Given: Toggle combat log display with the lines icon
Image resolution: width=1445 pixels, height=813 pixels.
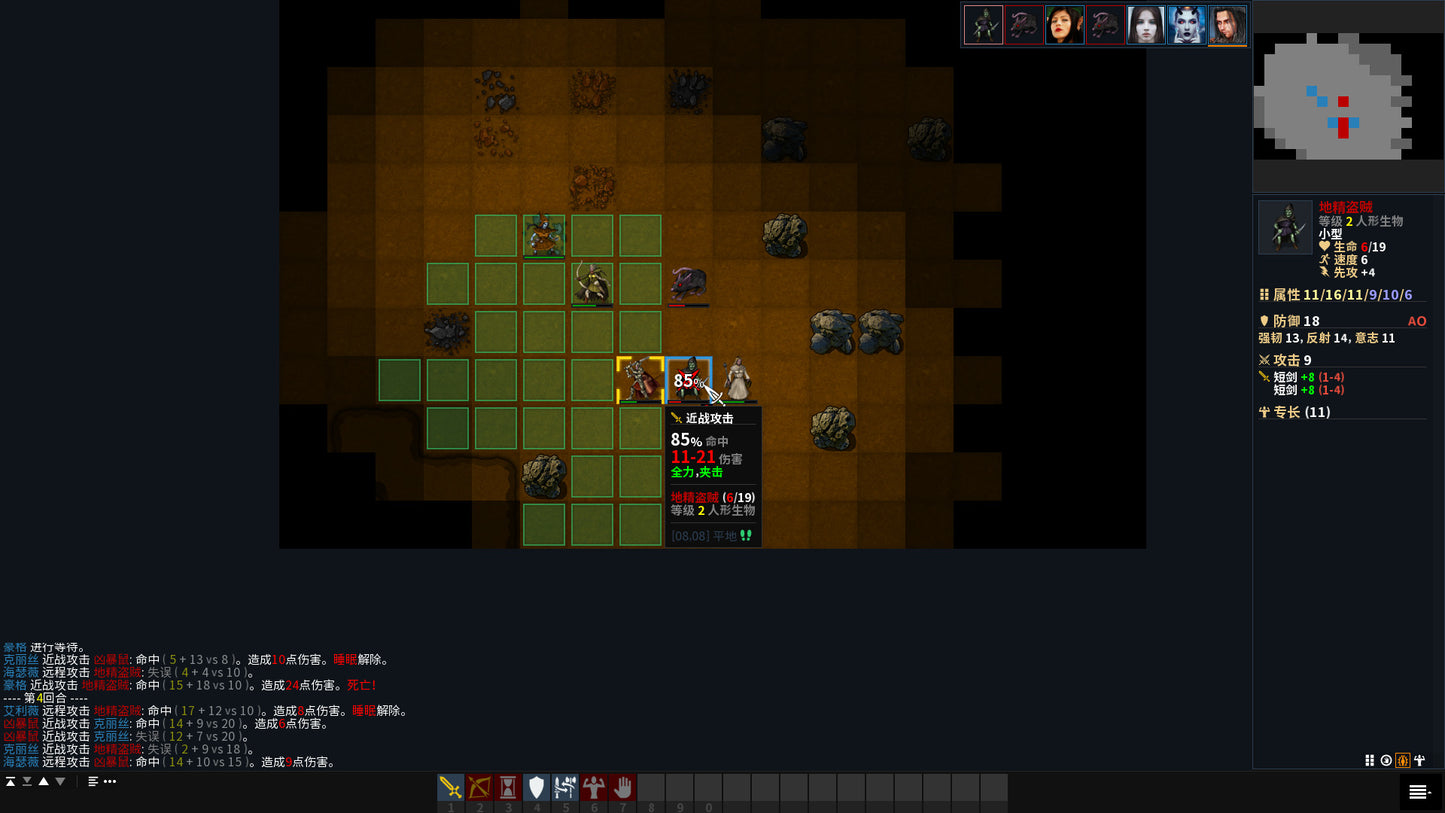Looking at the screenshot, I should coord(93,781).
